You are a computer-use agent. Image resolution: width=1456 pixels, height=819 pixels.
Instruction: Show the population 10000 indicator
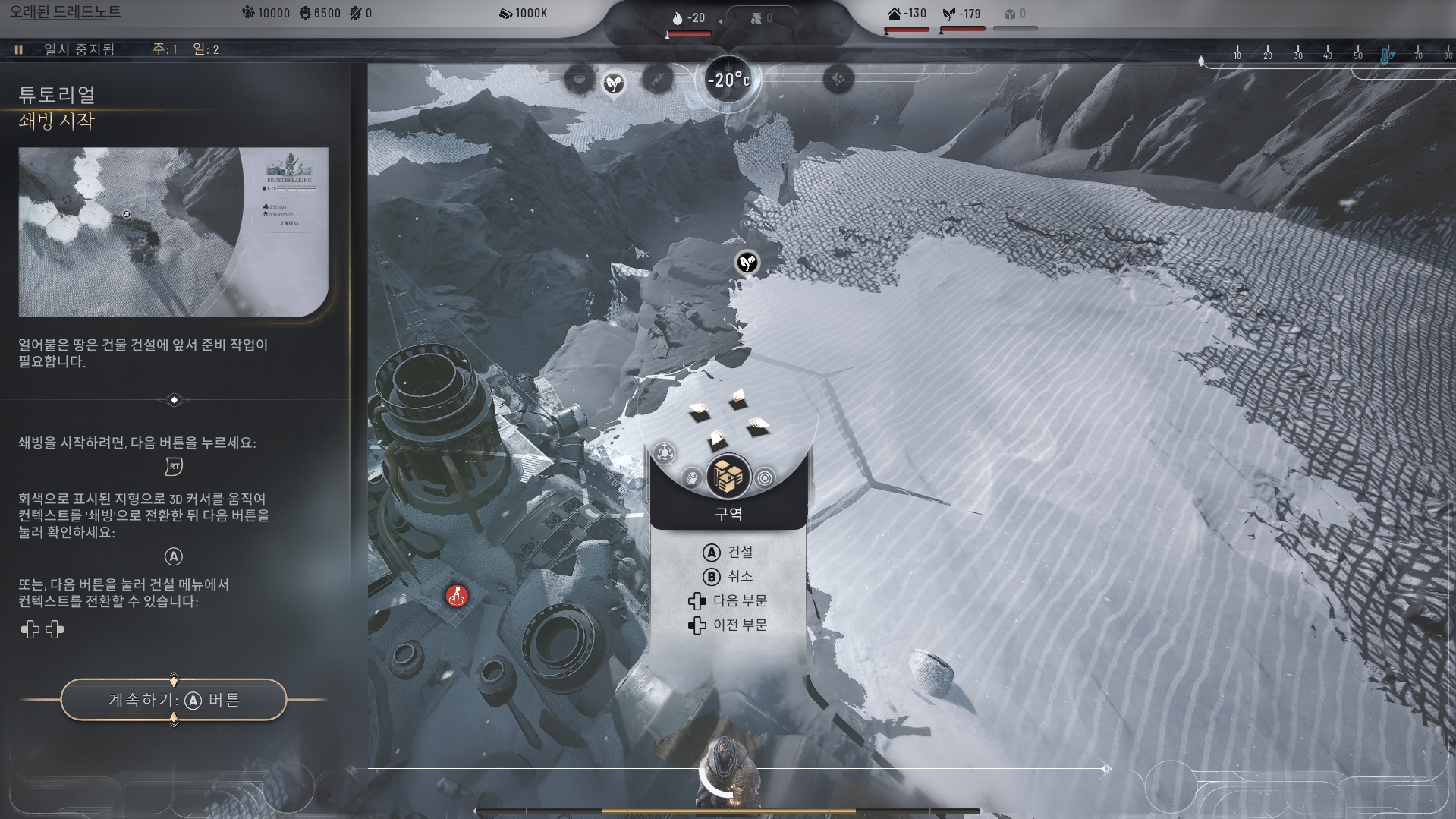click(x=265, y=14)
